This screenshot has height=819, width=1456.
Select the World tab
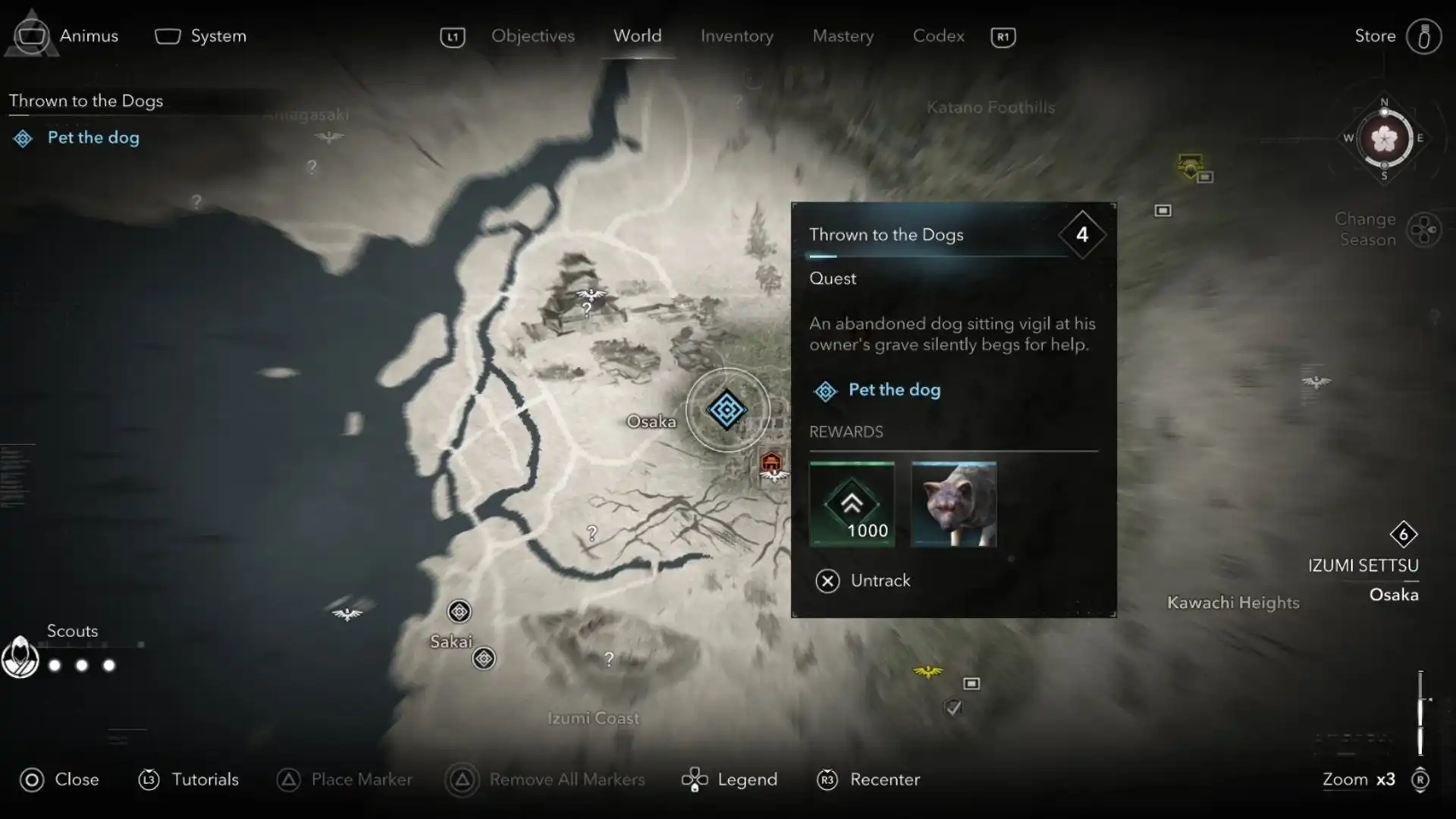click(x=637, y=36)
